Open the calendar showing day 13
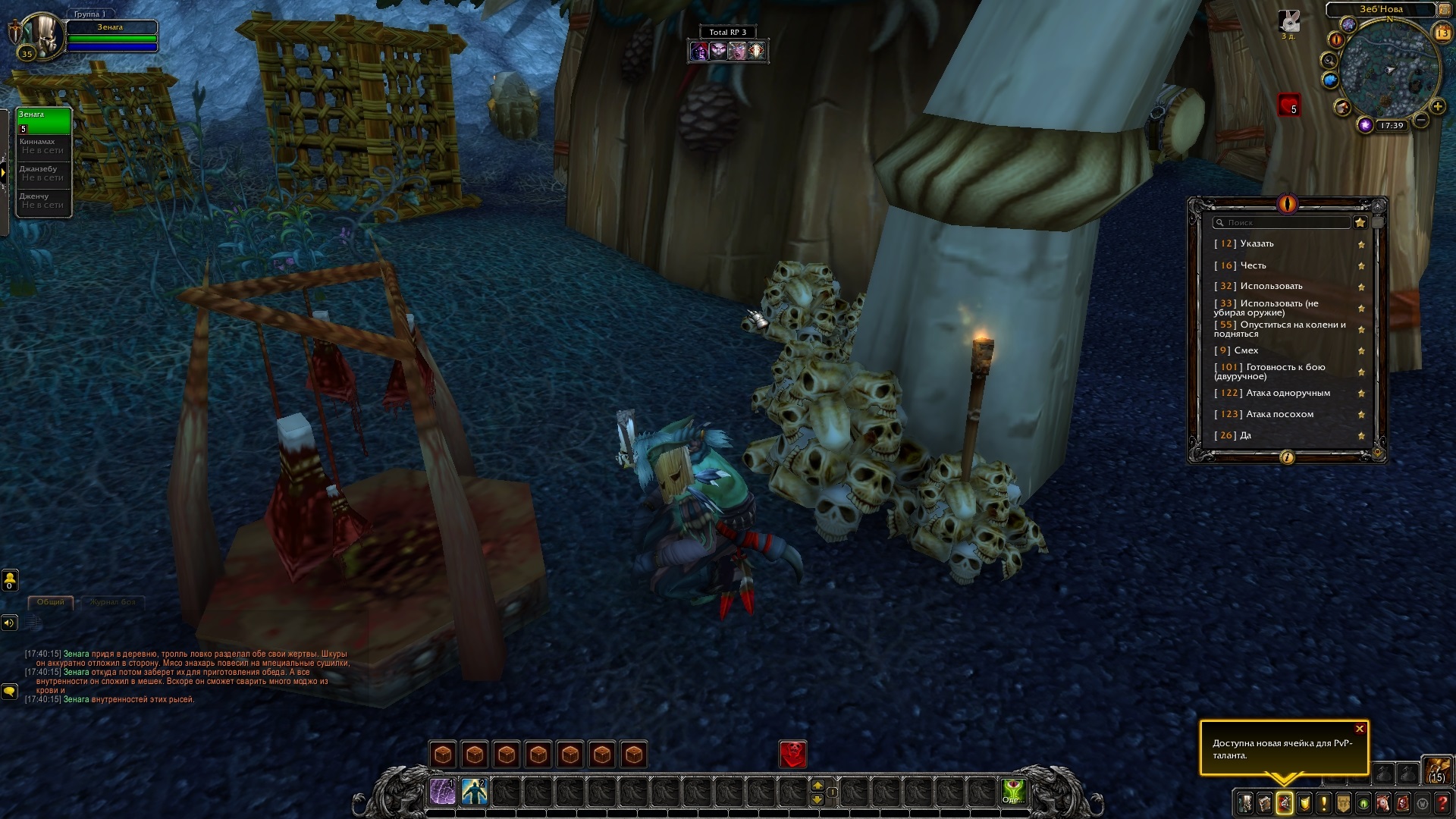This screenshot has width=1456, height=819. coord(1442,33)
